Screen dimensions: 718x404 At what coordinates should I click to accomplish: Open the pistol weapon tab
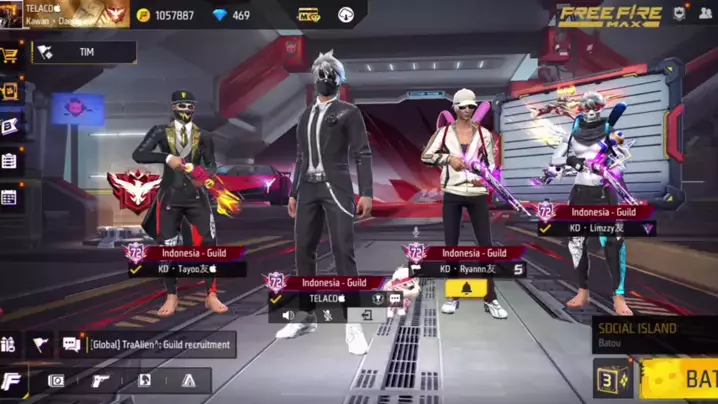tap(101, 381)
